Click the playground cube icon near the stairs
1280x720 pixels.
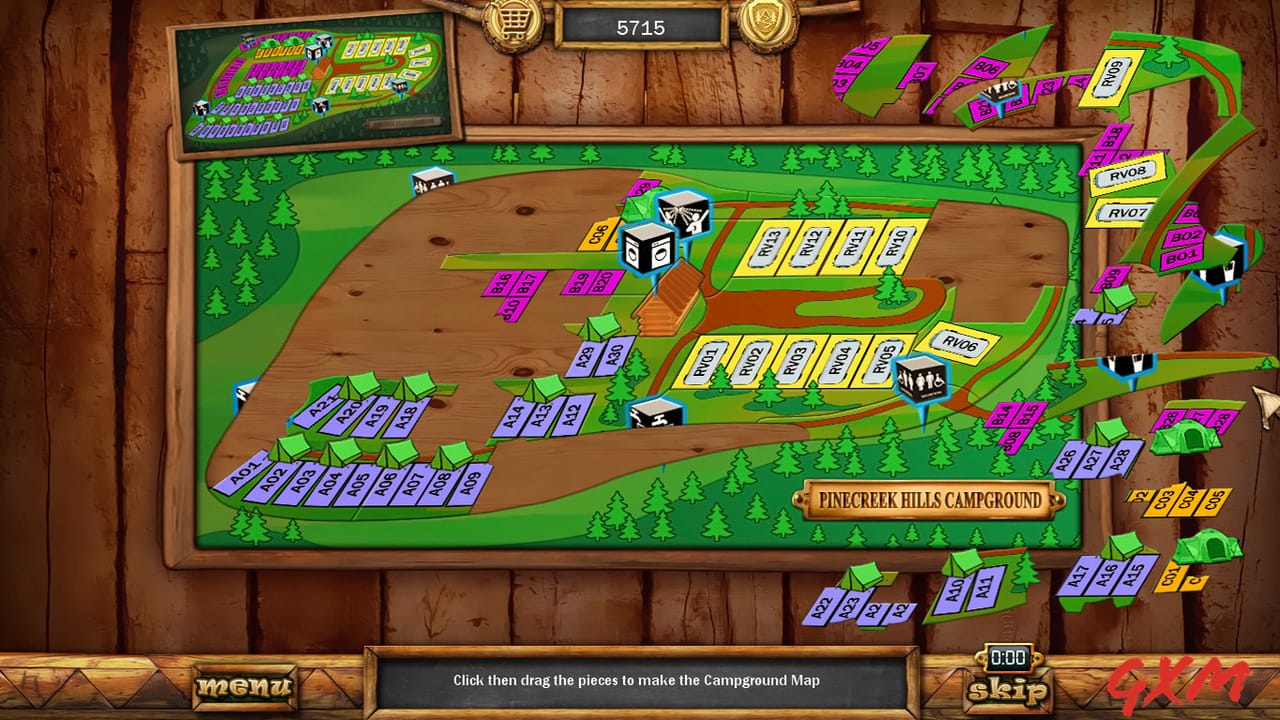[x=683, y=213]
